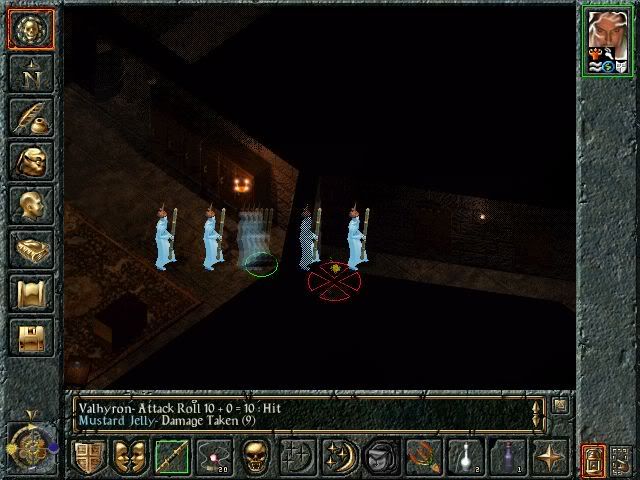
Task: Select the equipped staff weapon slot
Action: tap(170, 457)
